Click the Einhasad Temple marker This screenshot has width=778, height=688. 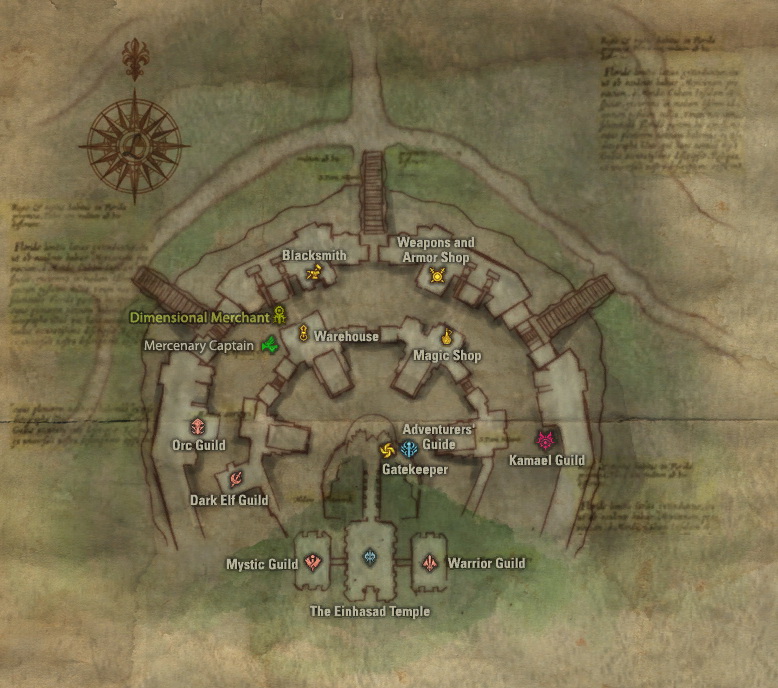click(370, 557)
